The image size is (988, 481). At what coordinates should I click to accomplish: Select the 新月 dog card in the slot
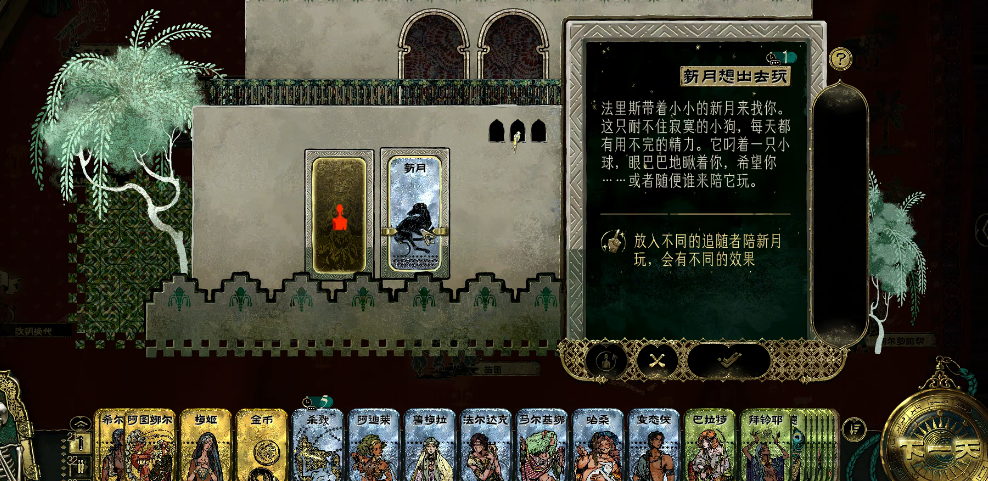pos(414,214)
